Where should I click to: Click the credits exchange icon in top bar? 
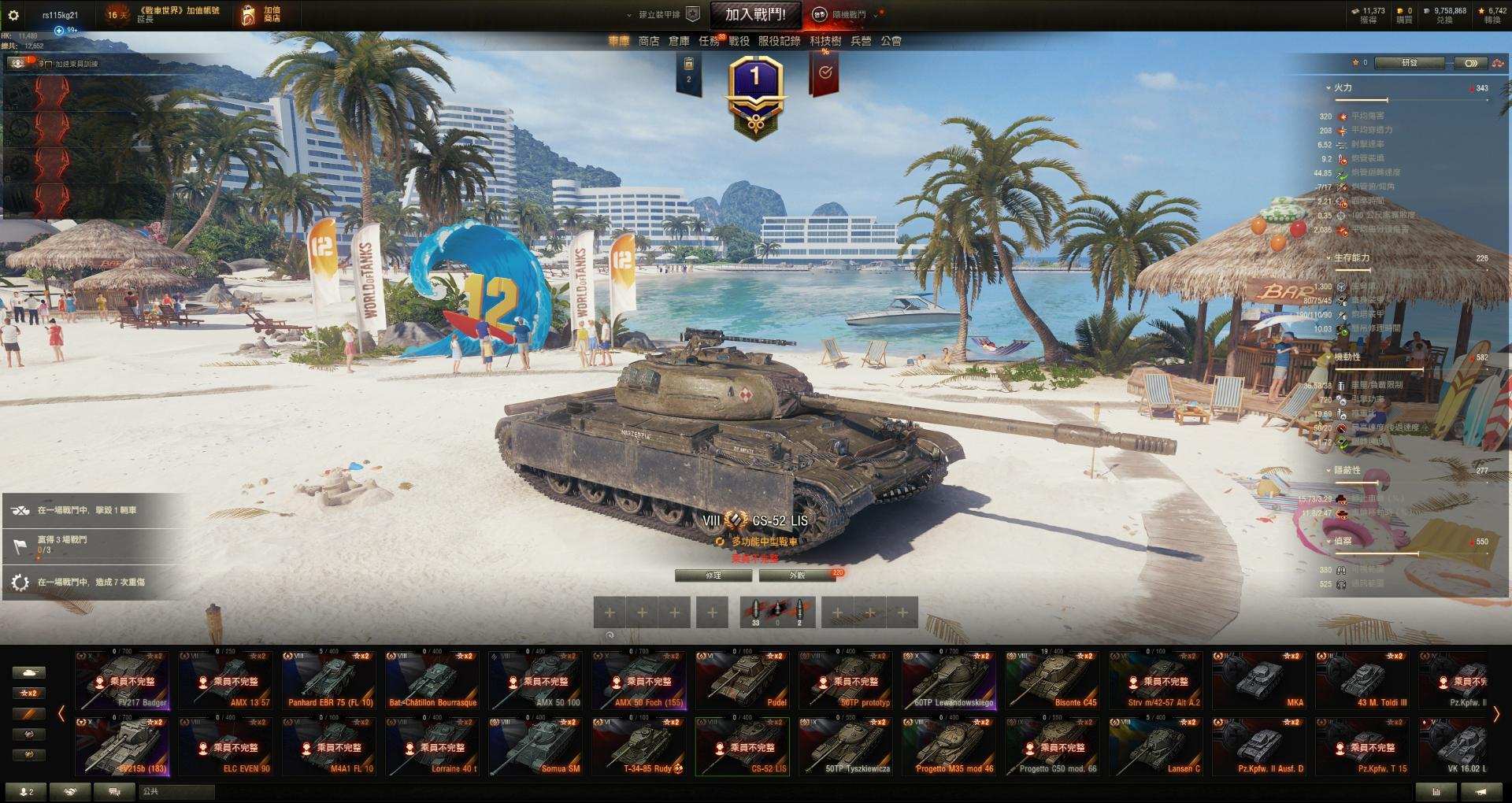click(x=1425, y=11)
